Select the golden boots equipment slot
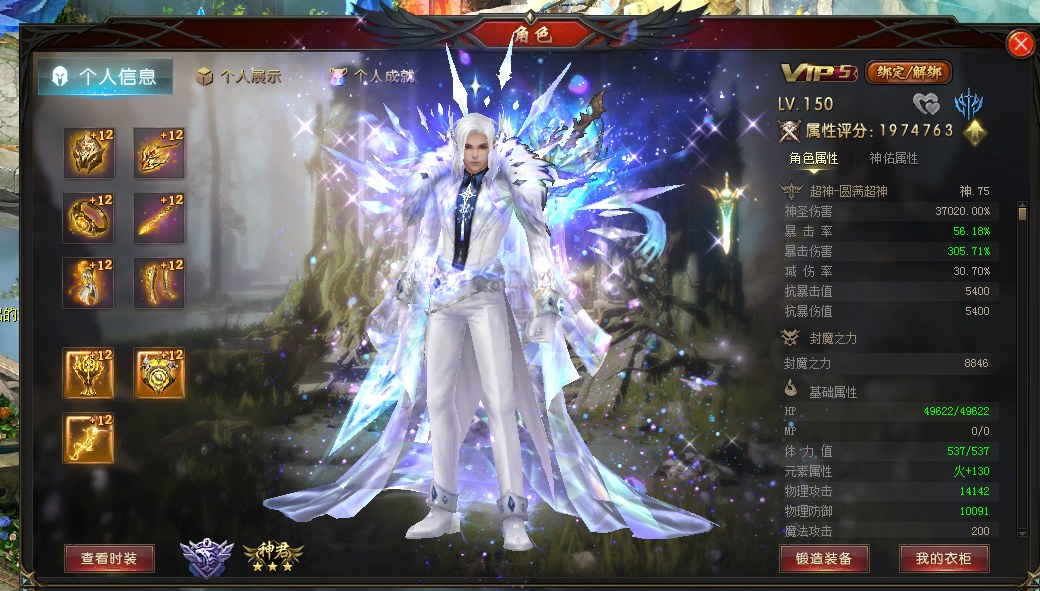1040x591 pixels. click(159, 283)
